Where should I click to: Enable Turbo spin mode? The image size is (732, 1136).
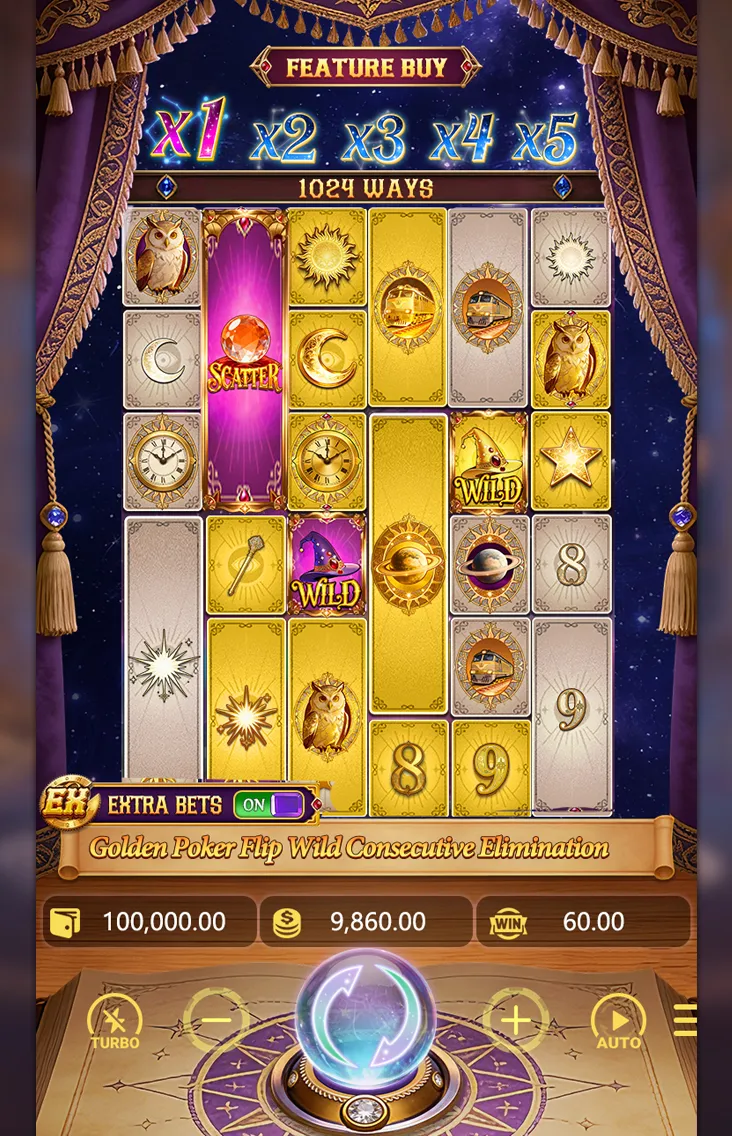(x=115, y=1020)
